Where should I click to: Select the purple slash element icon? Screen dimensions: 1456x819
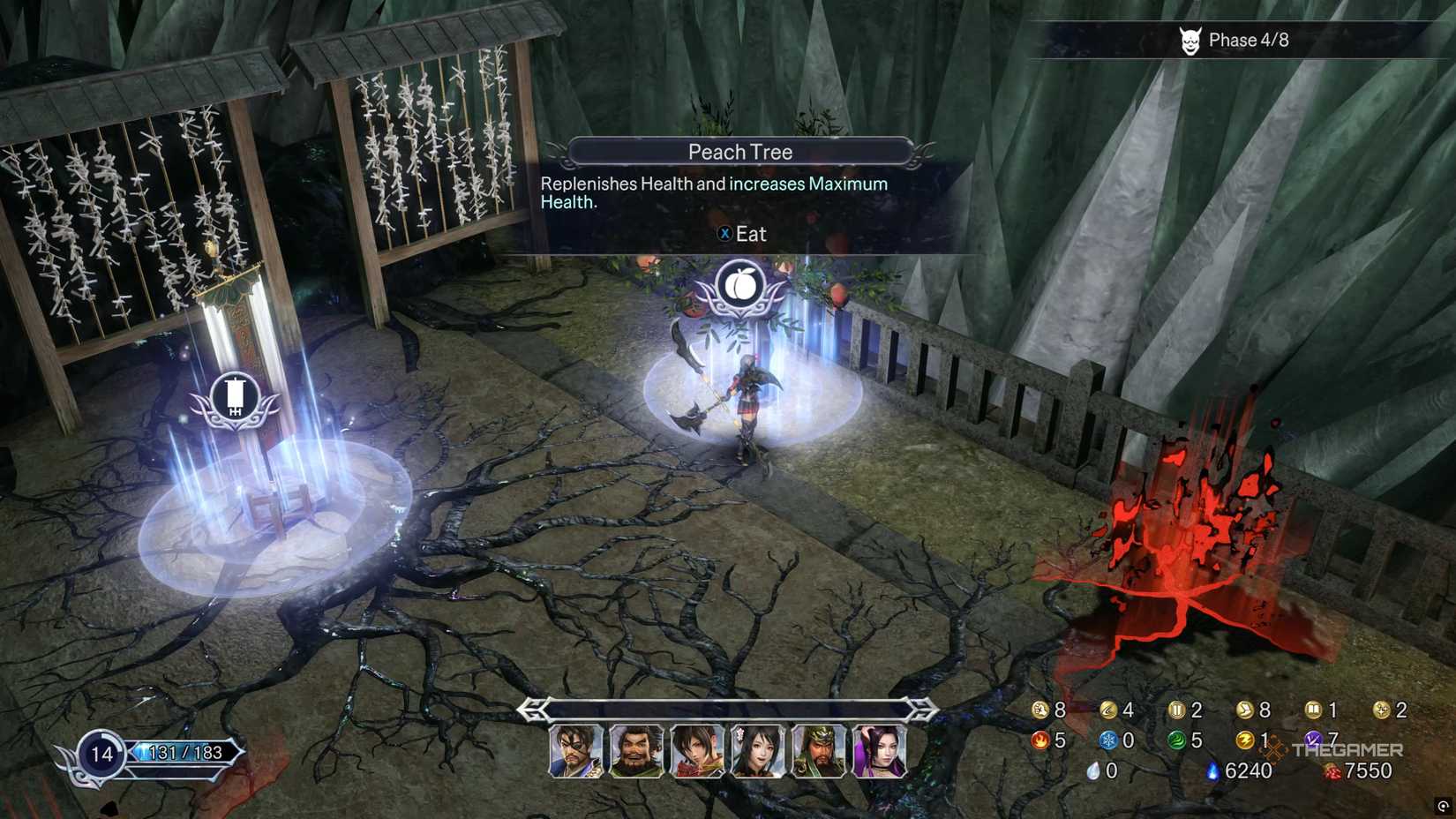tap(1314, 740)
